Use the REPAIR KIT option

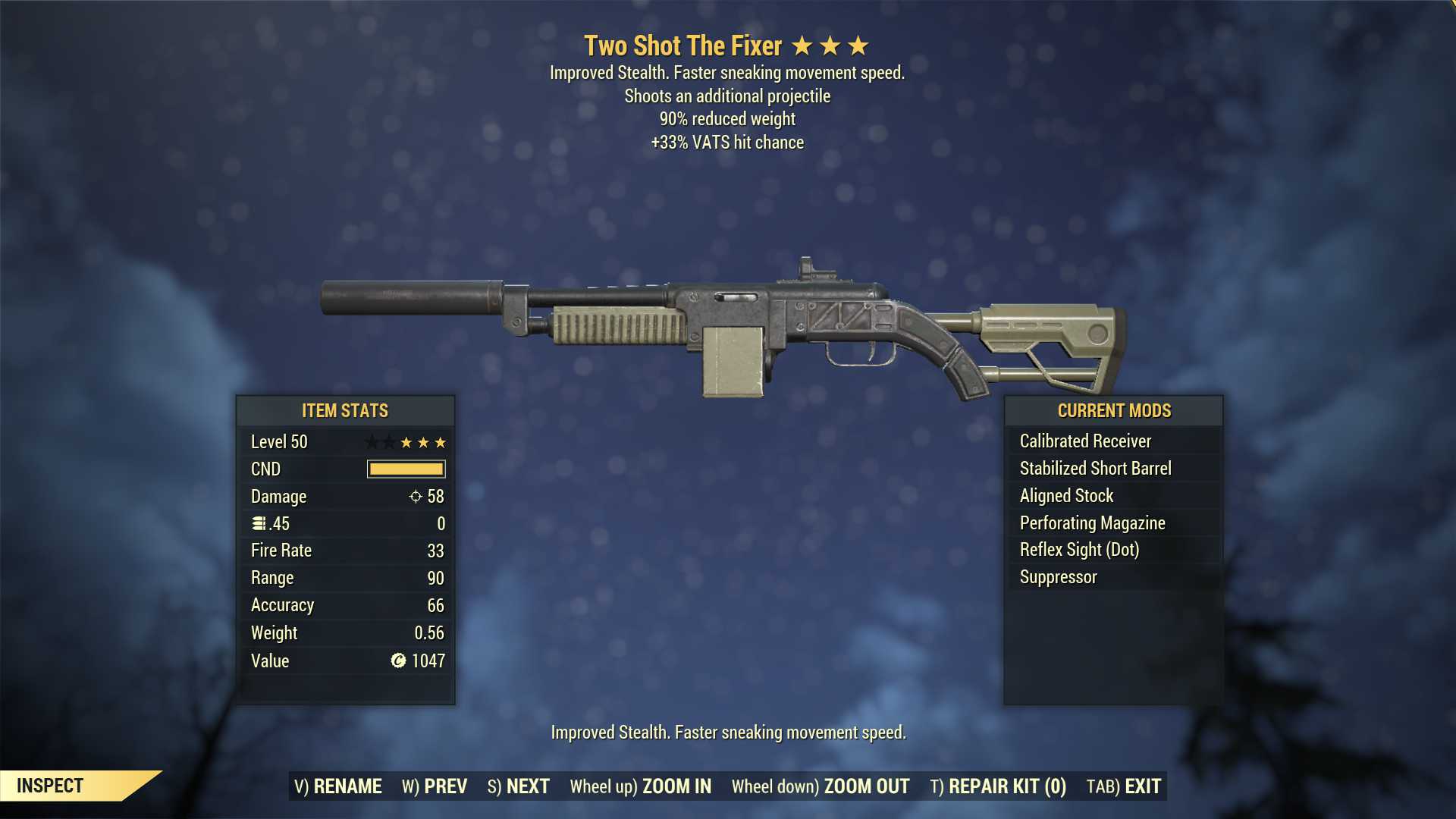[998, 786]
